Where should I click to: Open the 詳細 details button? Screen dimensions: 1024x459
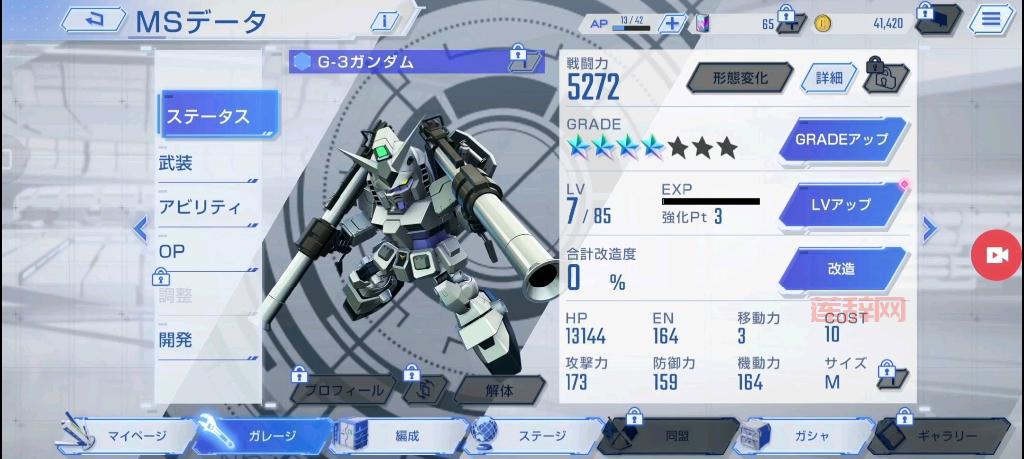coord(828,78)
